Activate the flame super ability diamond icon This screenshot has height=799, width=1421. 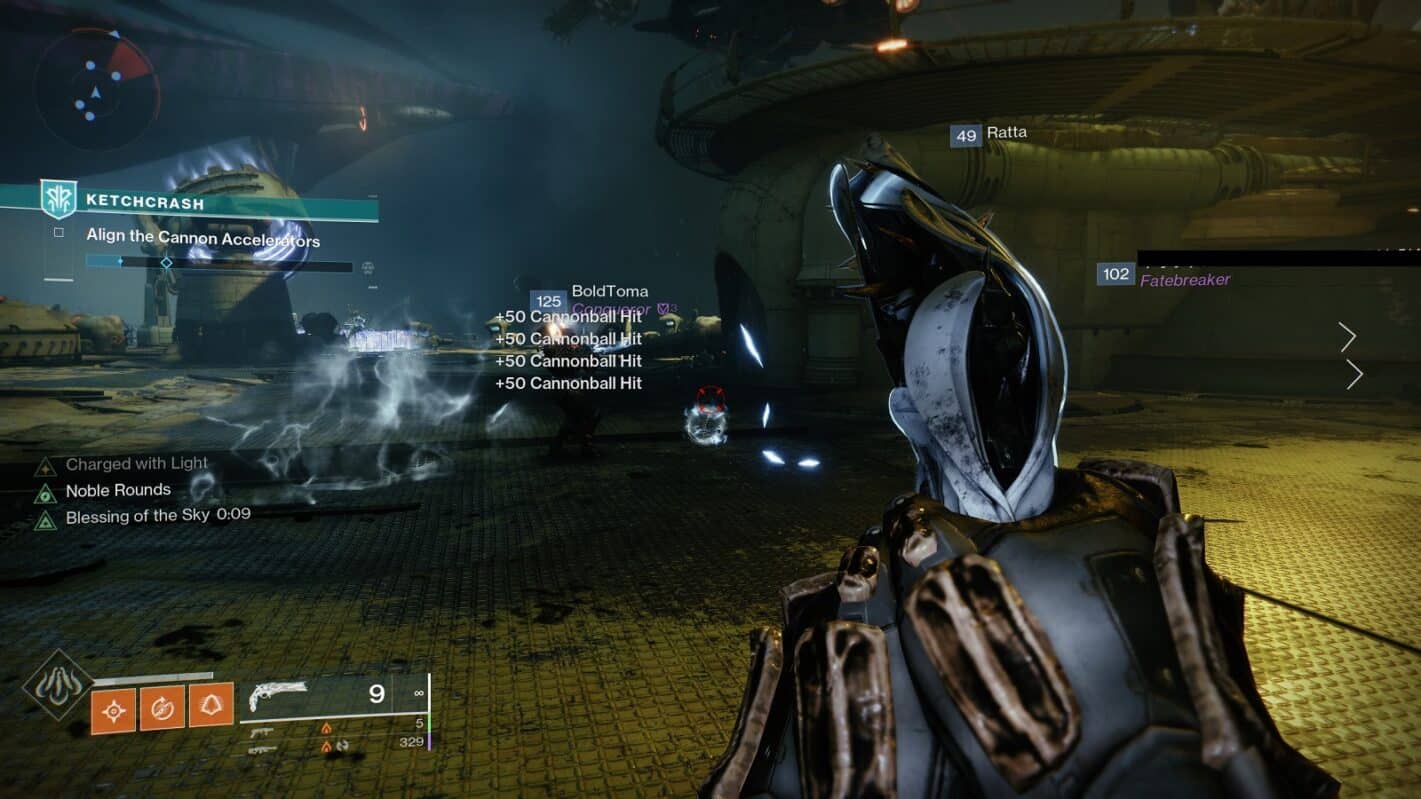pos(57,684)
